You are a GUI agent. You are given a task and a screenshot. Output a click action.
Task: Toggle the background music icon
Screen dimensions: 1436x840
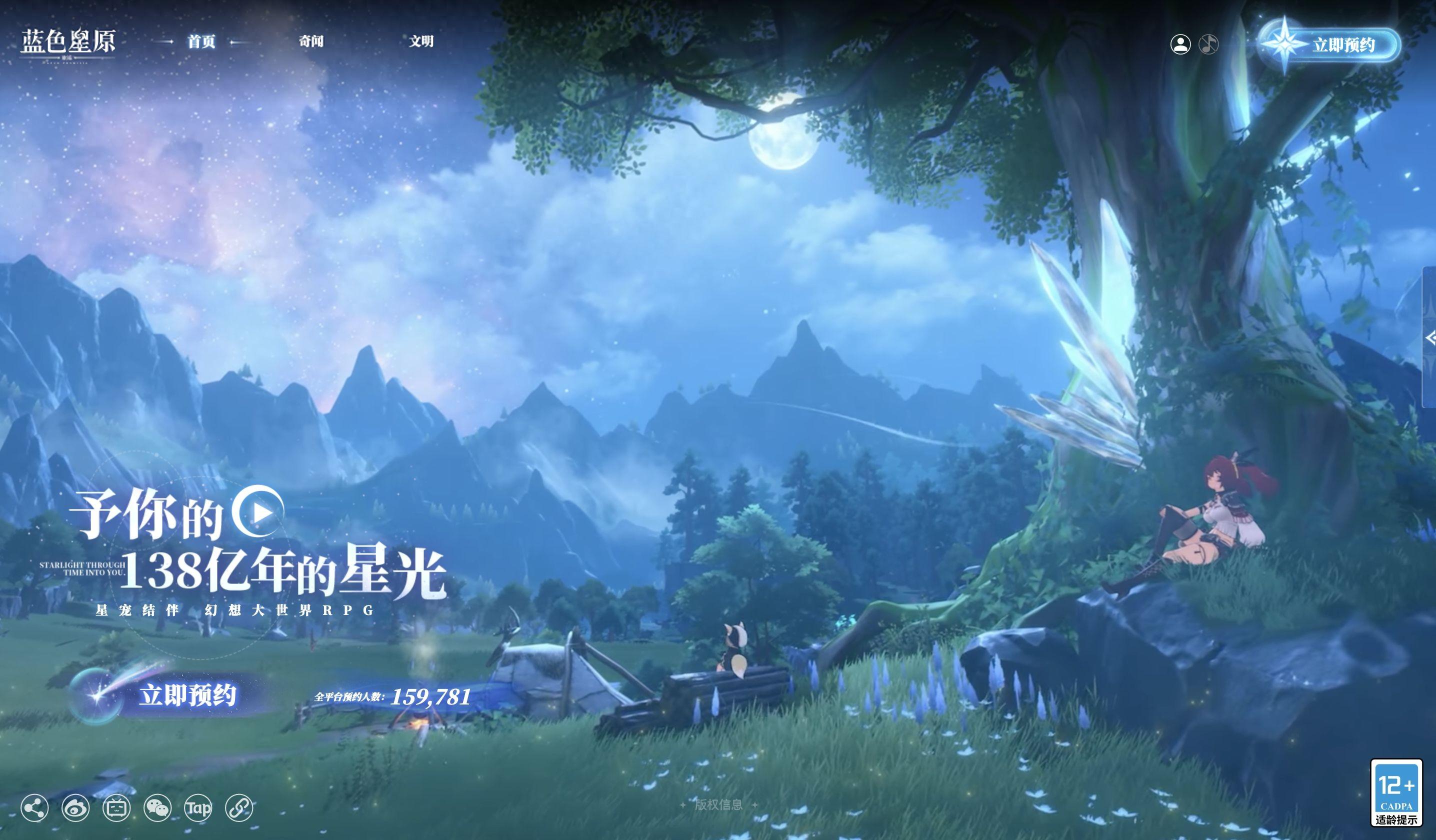click(x=1208, y=44)
